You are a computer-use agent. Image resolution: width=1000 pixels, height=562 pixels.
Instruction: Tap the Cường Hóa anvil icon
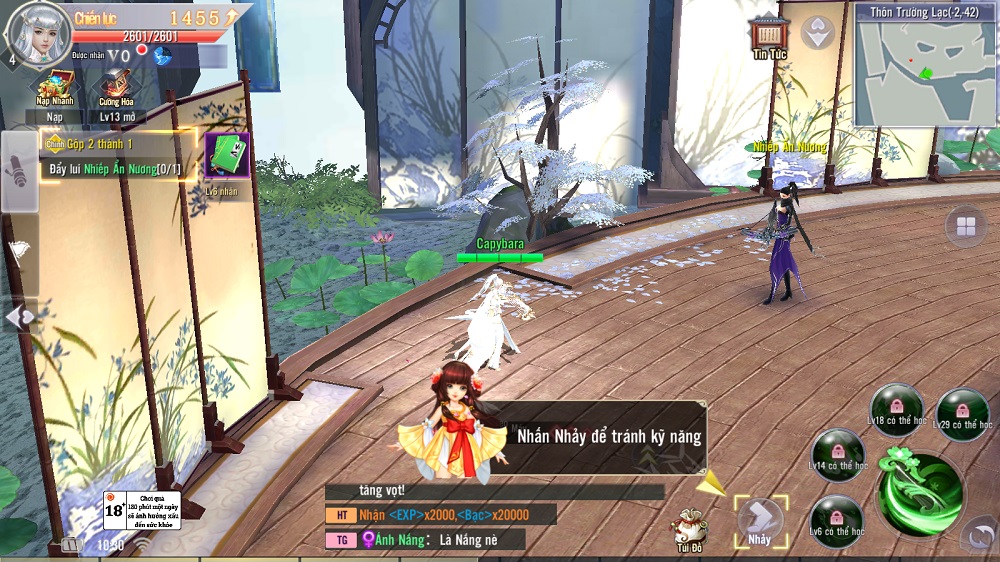tap(116, 87)
